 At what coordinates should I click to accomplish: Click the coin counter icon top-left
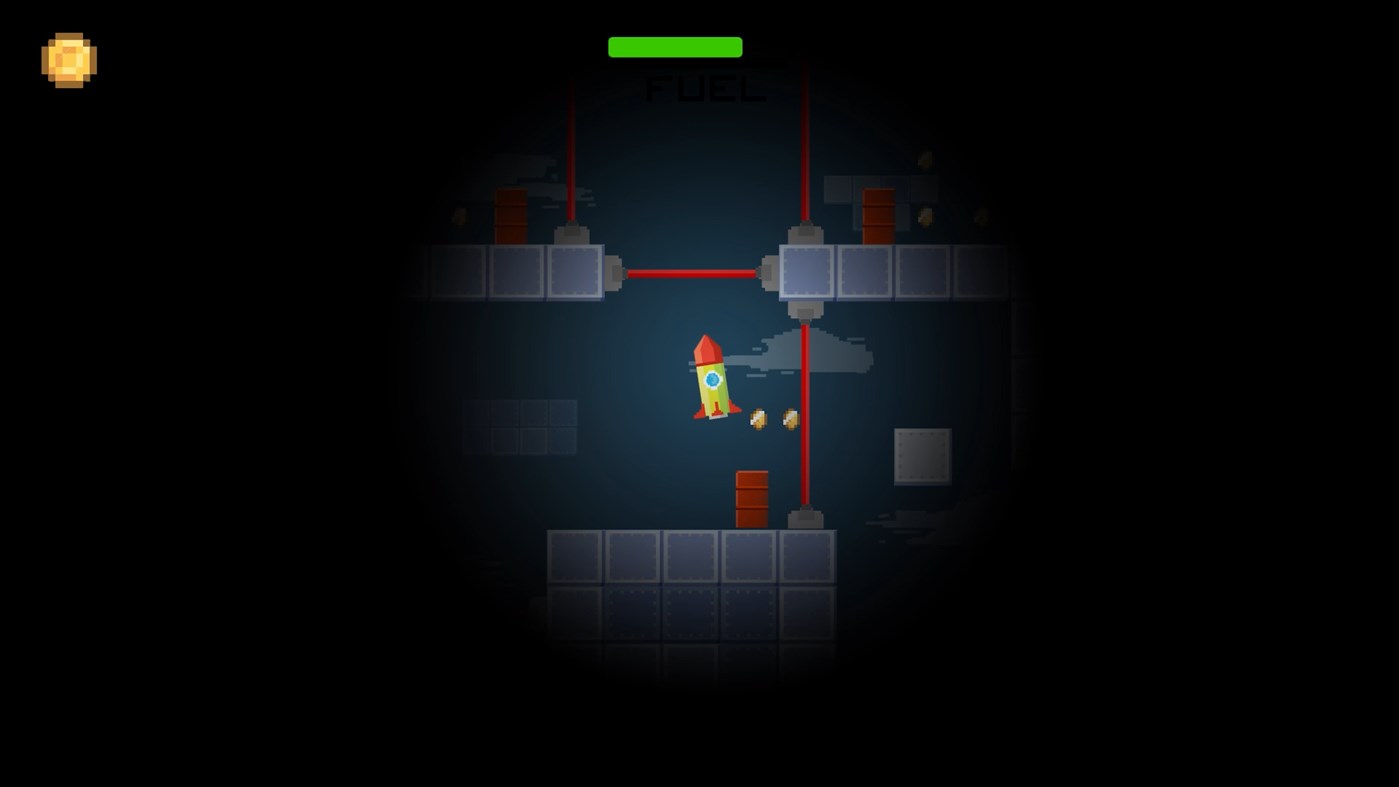pos(68,60)
